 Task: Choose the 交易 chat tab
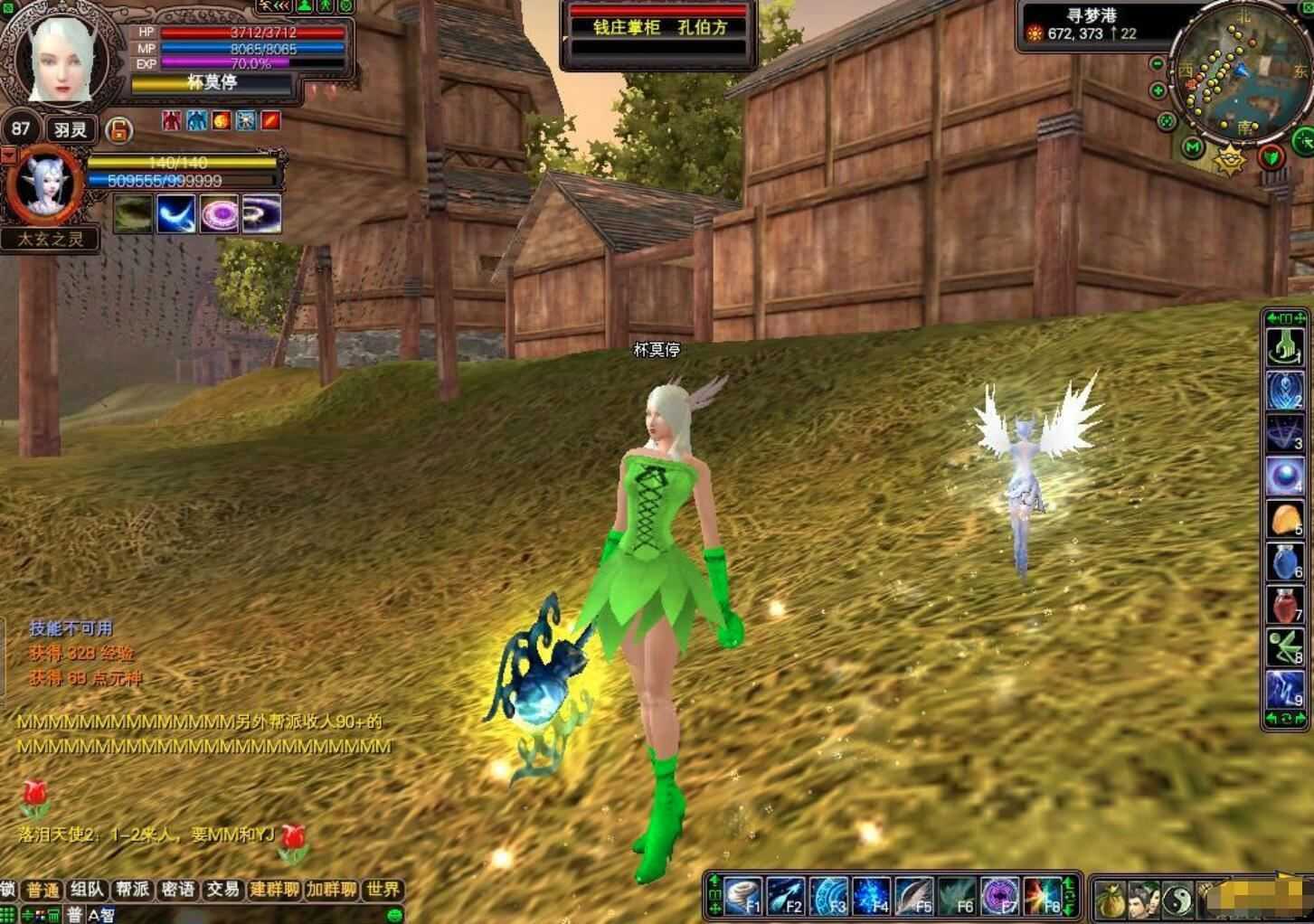(222, 890)
